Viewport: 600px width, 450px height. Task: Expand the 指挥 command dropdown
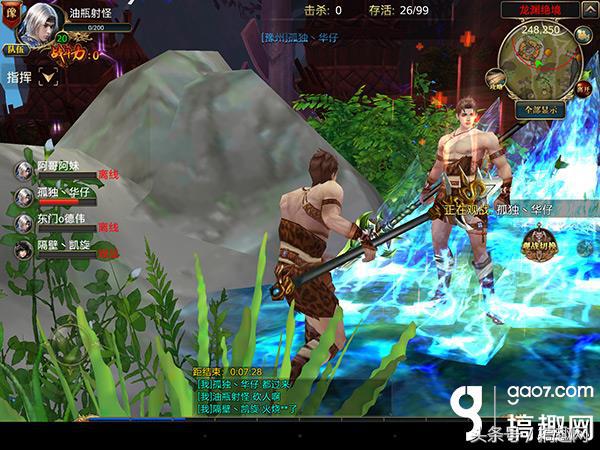[47, 77]
